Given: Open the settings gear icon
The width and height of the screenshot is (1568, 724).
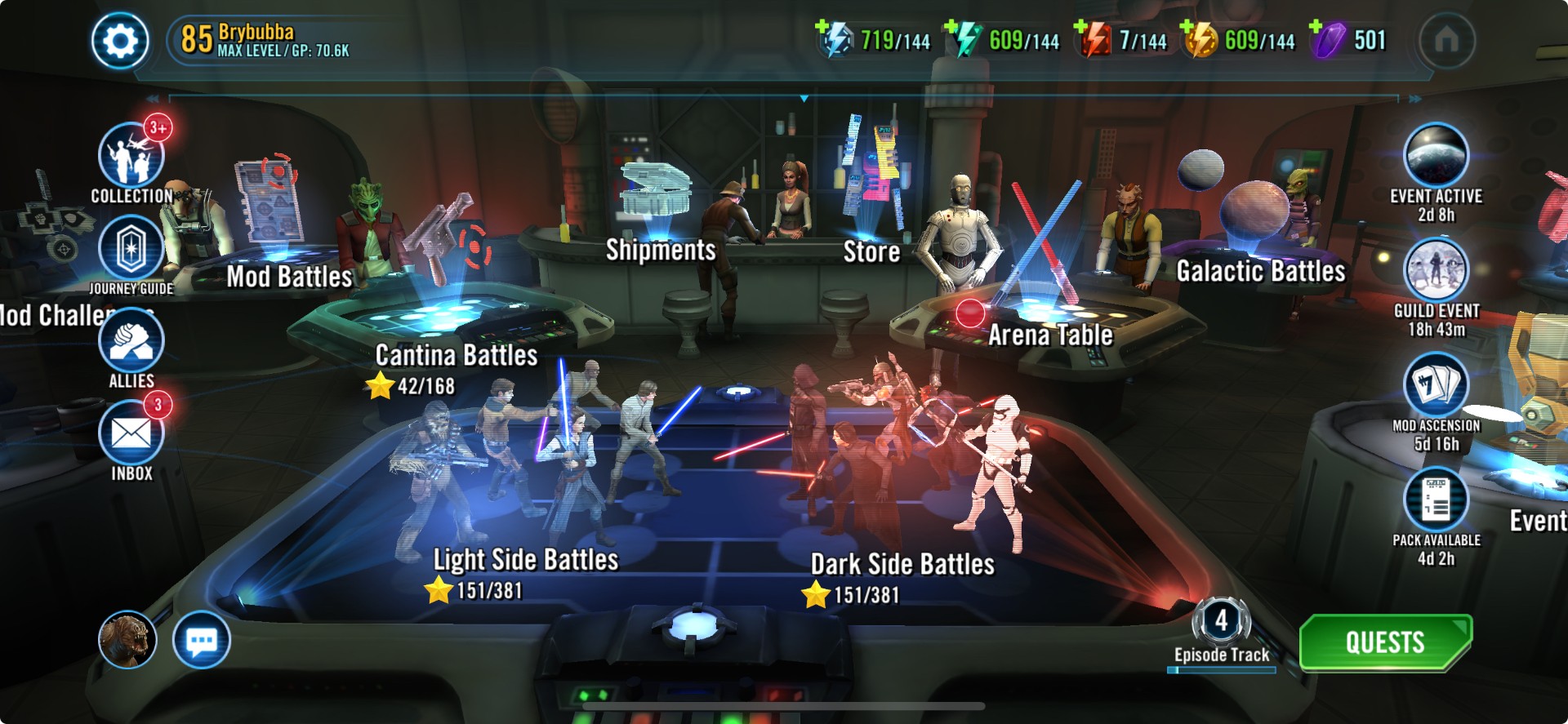Looking at the screenshot, I should tap(120, 41).
